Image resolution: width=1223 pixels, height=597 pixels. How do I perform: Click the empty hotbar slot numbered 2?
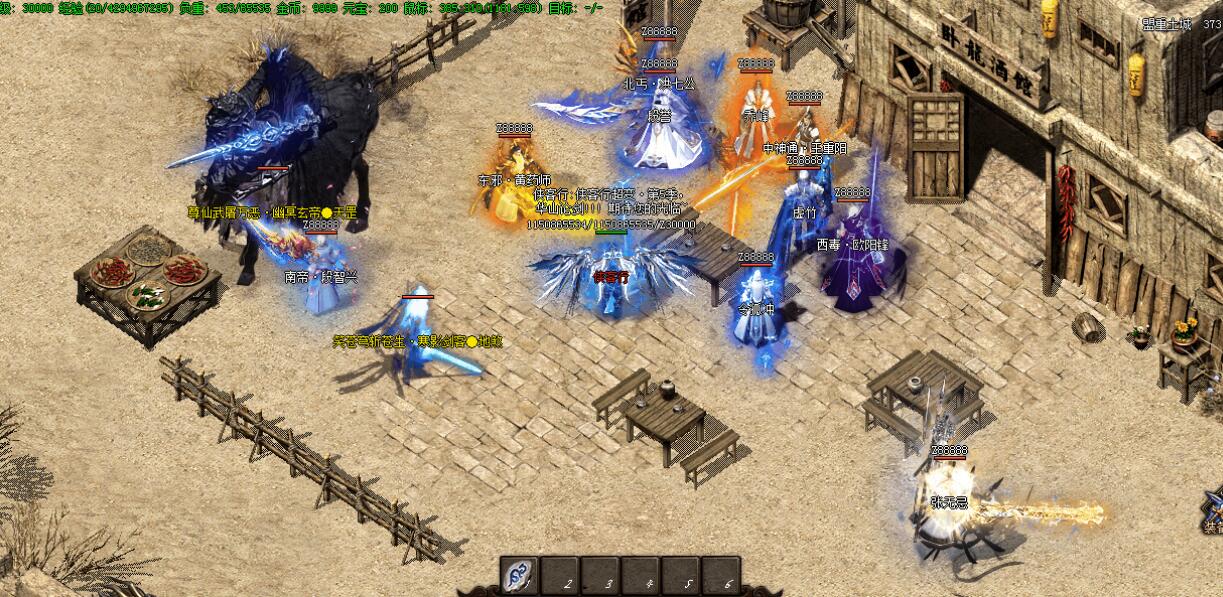pos(560,576)
